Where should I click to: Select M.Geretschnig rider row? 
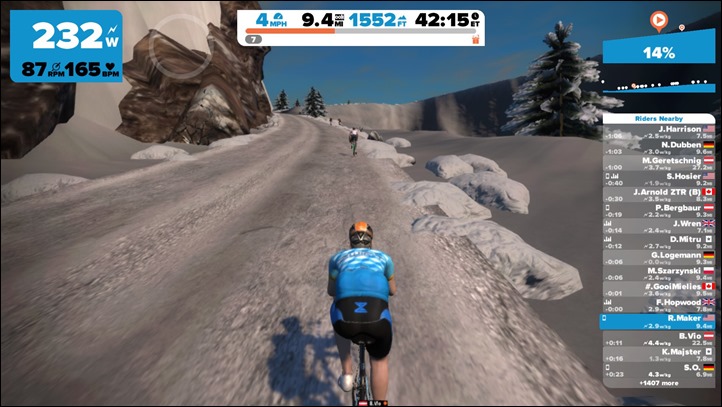point(658,163)
